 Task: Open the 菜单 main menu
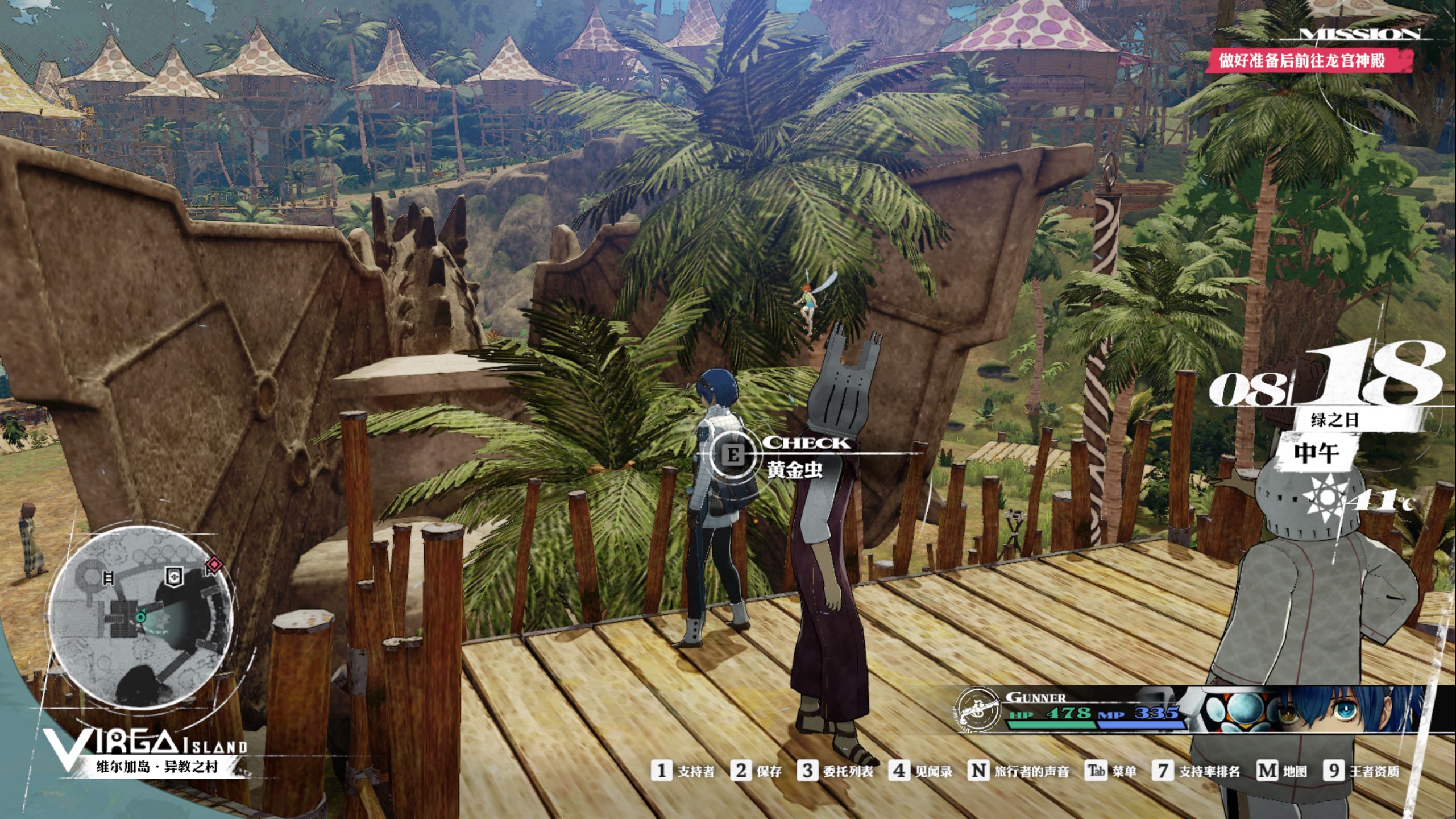point(1111,771)
